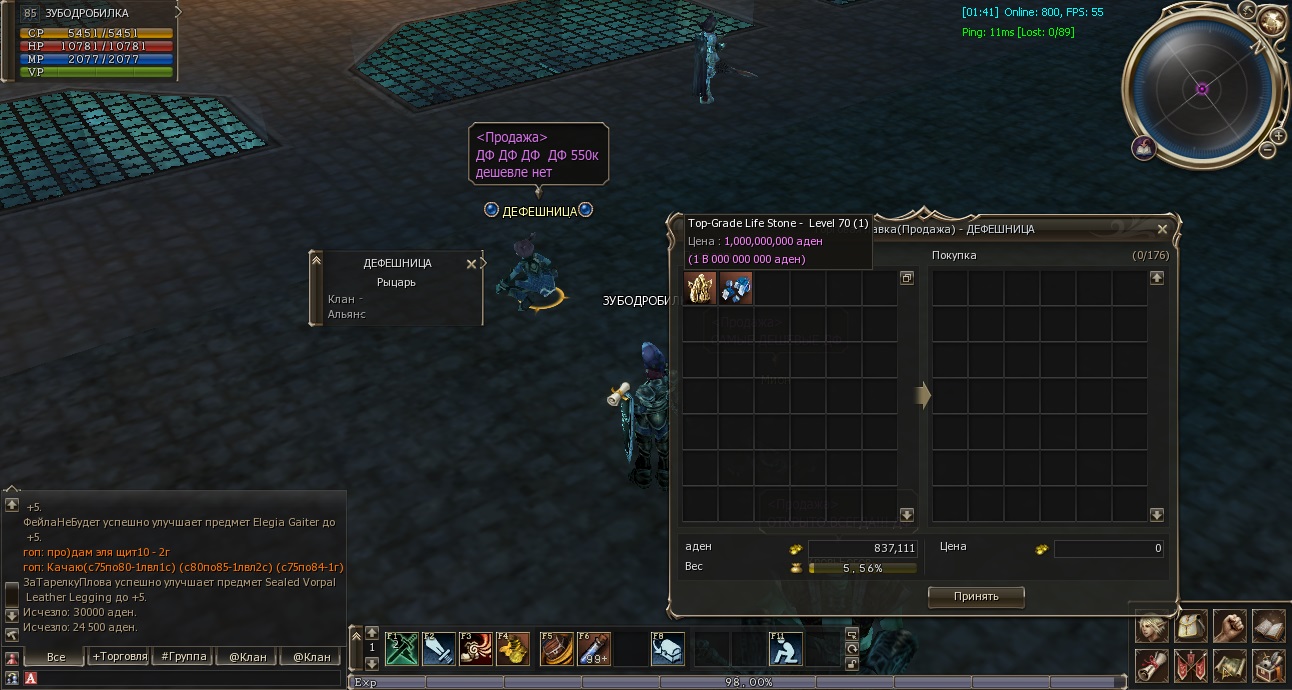Open the character status elf portrait icon
The image size is (1292, 690).
pos(1153,627)
